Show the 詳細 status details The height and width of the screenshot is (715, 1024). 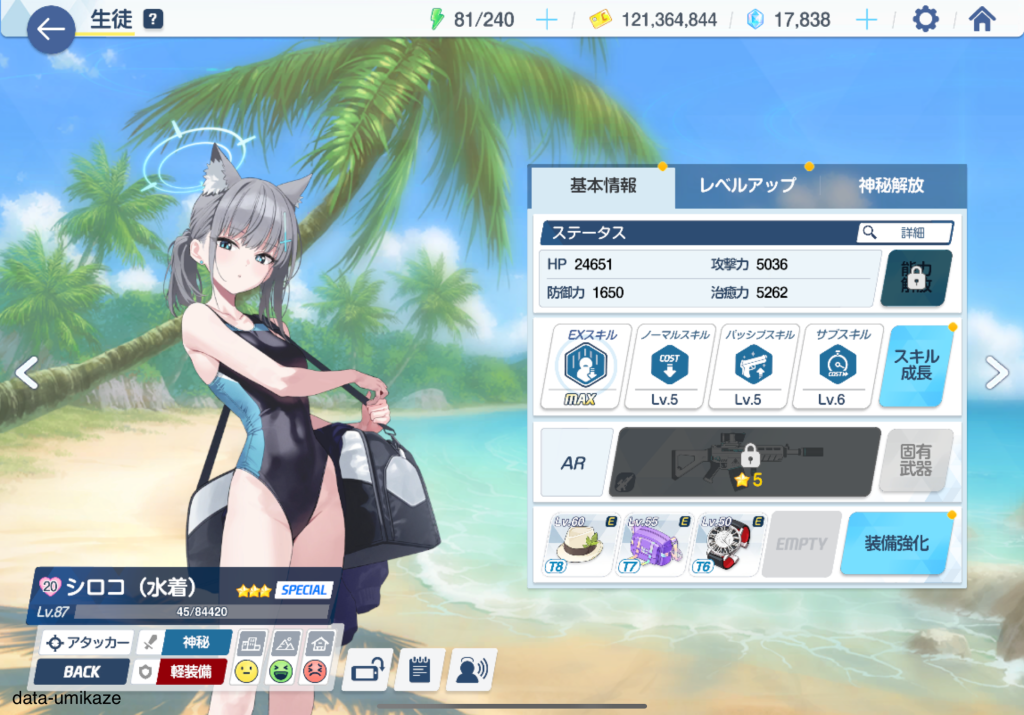click(x=904, y=233)
